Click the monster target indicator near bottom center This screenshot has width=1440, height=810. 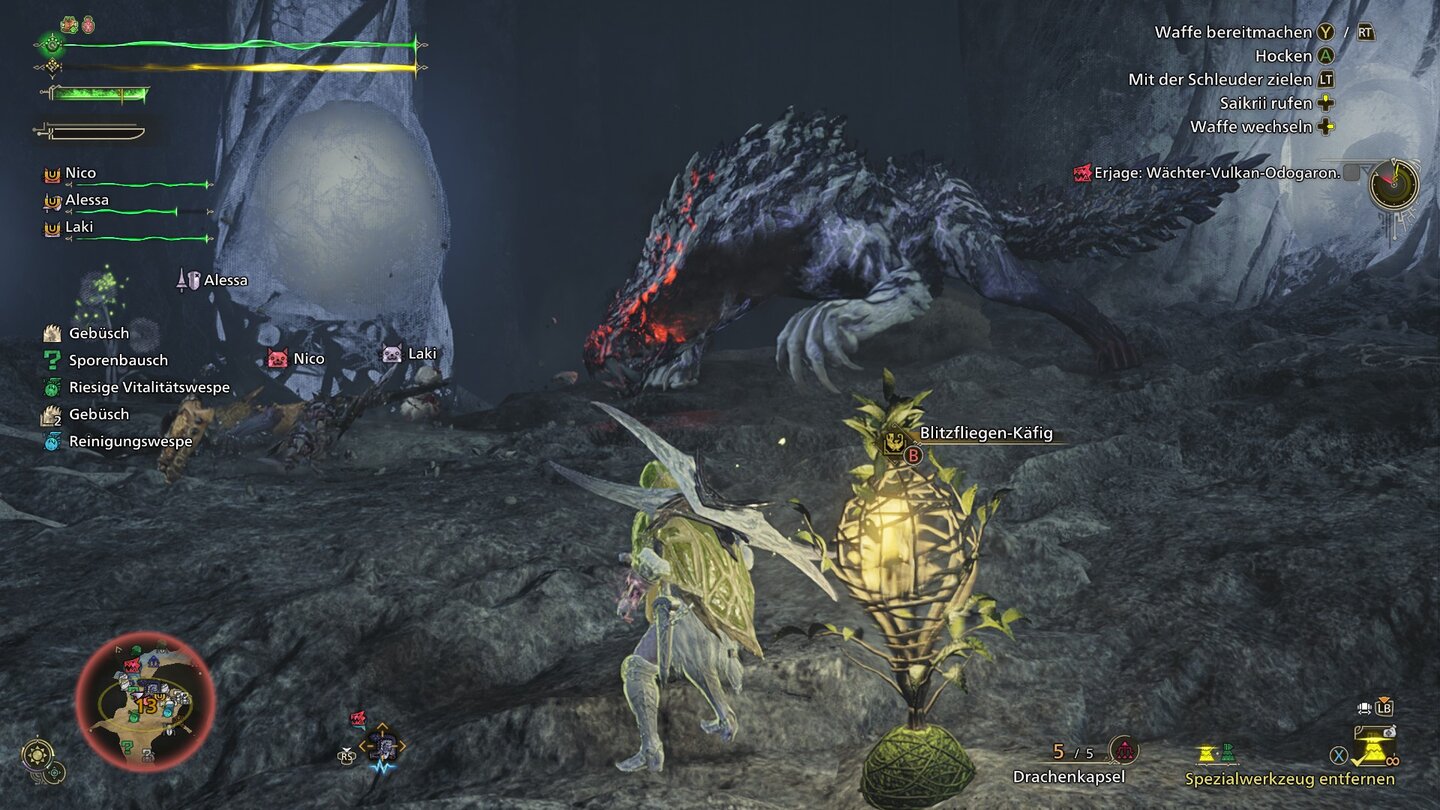point(380,745)
